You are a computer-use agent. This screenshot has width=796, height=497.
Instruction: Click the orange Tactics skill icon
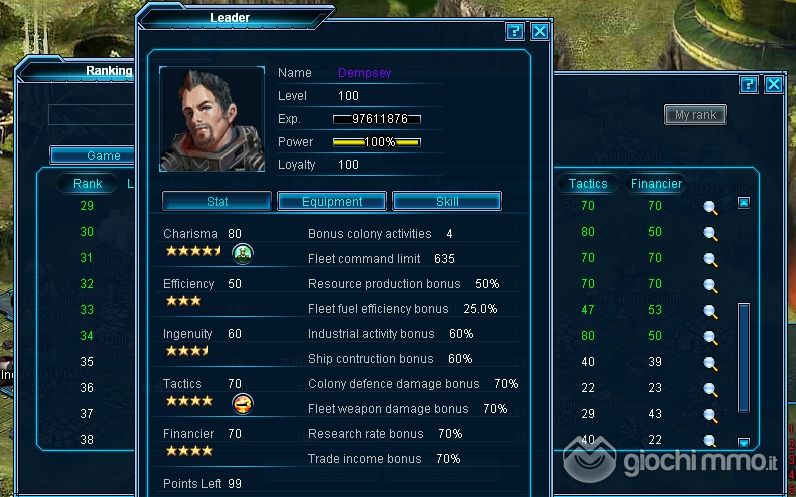[242, 403]
